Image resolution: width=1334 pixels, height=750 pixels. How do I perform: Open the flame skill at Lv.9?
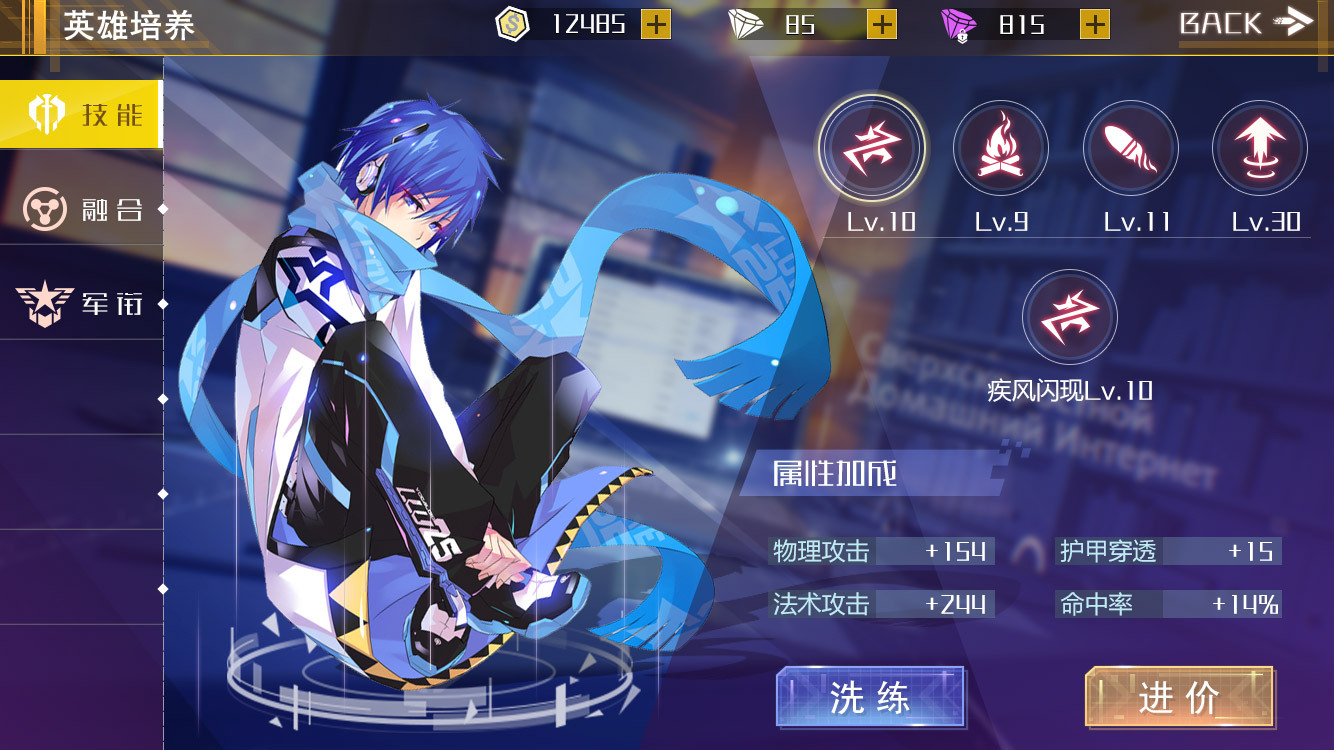[1001, 147]
